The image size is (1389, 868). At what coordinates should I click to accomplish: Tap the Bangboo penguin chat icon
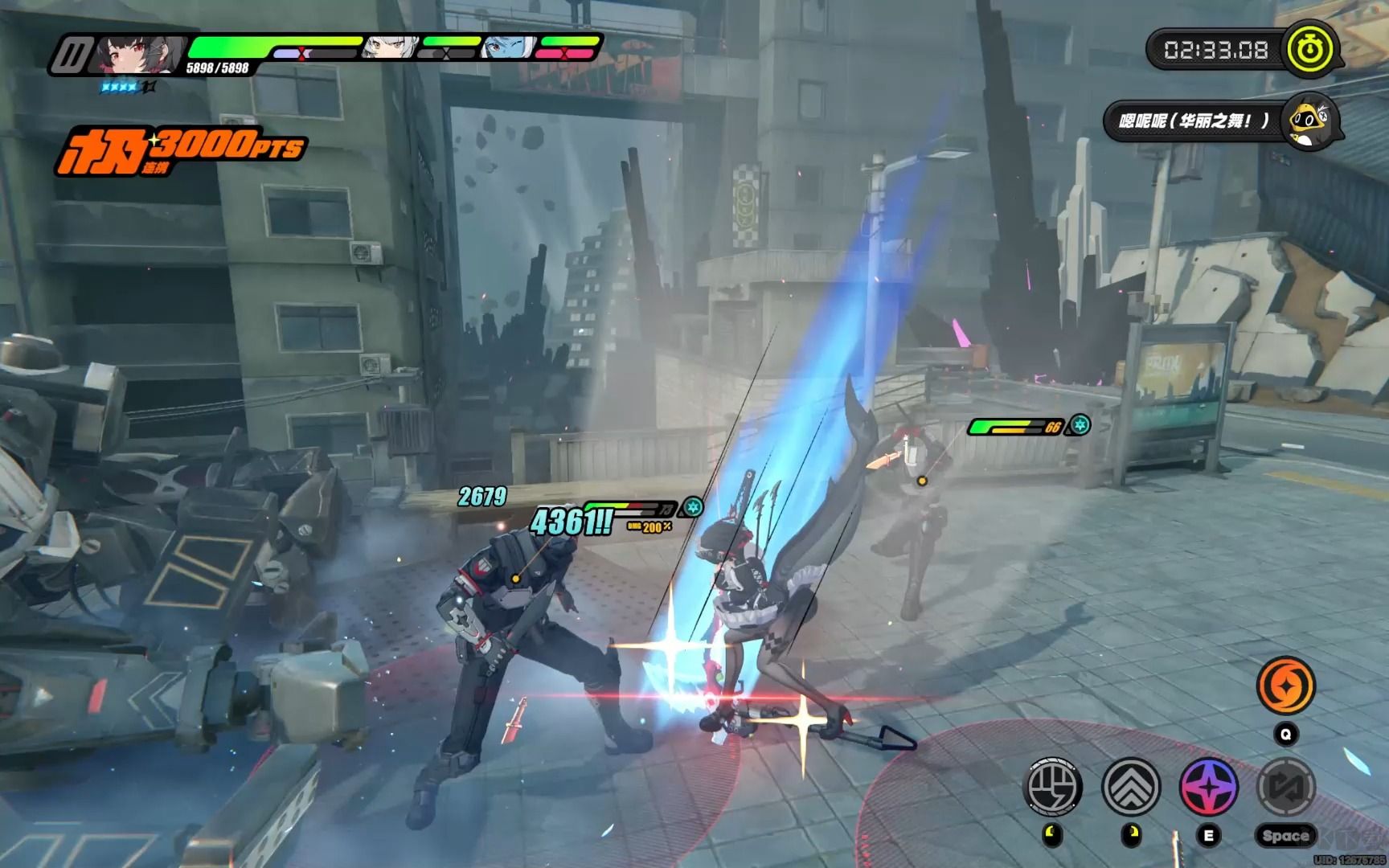pos(1307,122)
